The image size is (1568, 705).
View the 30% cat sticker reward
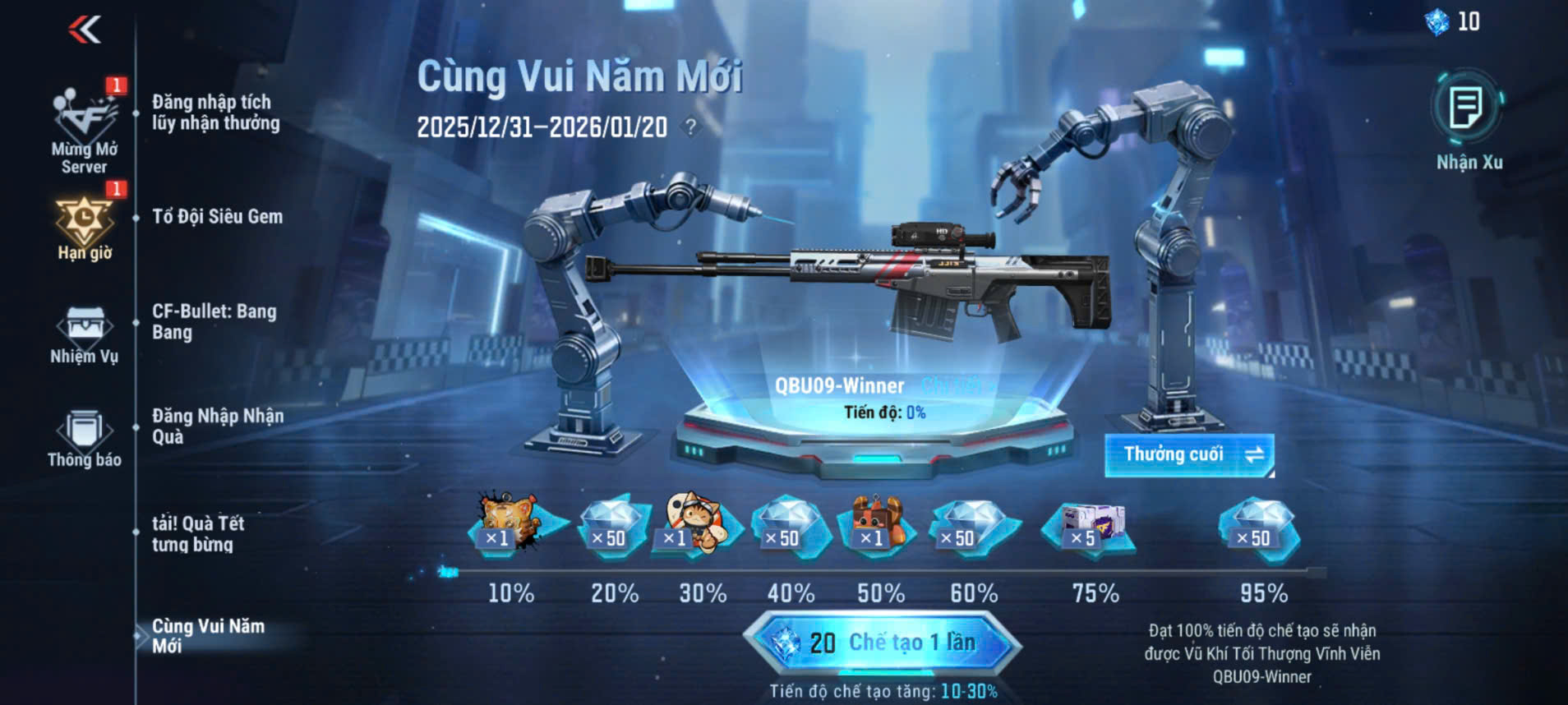coord(694,524)
